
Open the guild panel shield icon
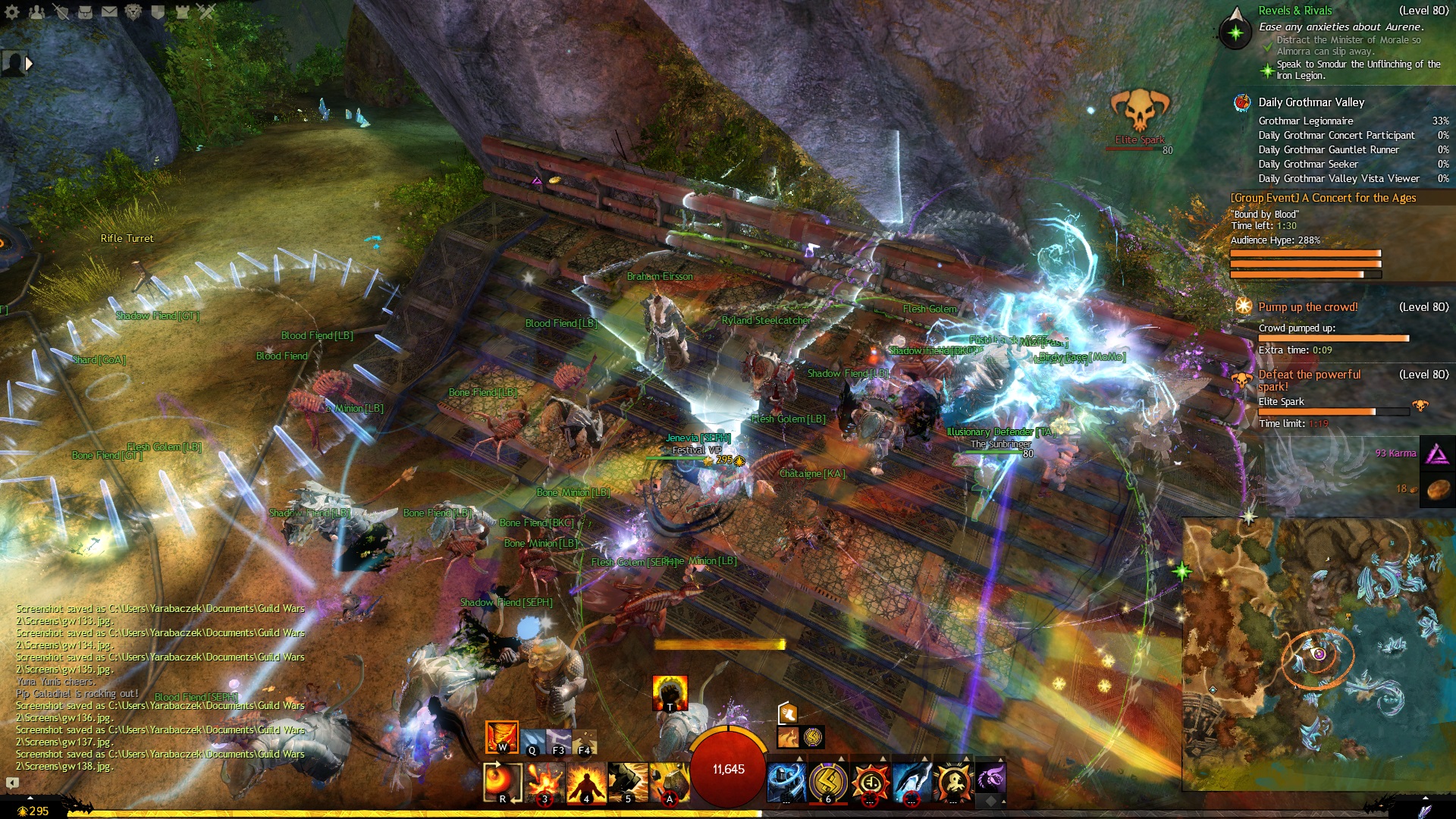pos(158,11)
